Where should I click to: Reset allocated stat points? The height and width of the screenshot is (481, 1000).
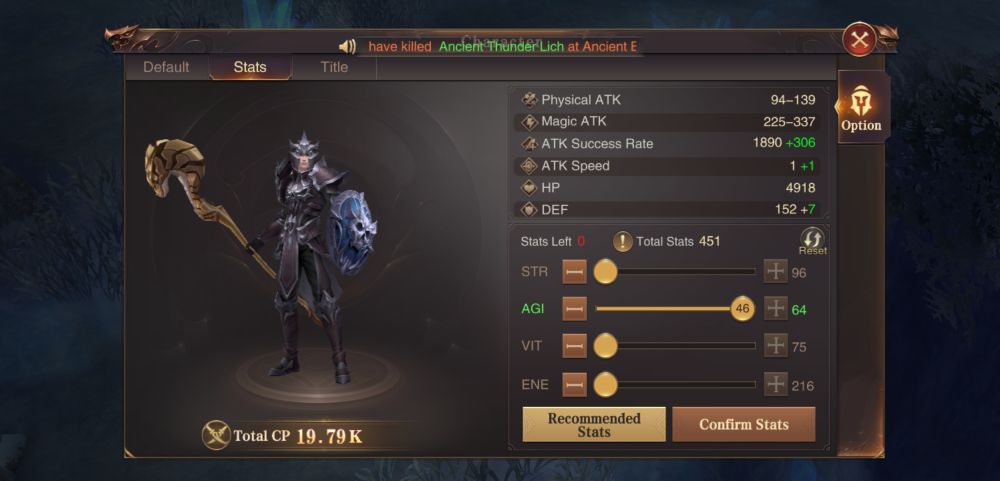812,241
